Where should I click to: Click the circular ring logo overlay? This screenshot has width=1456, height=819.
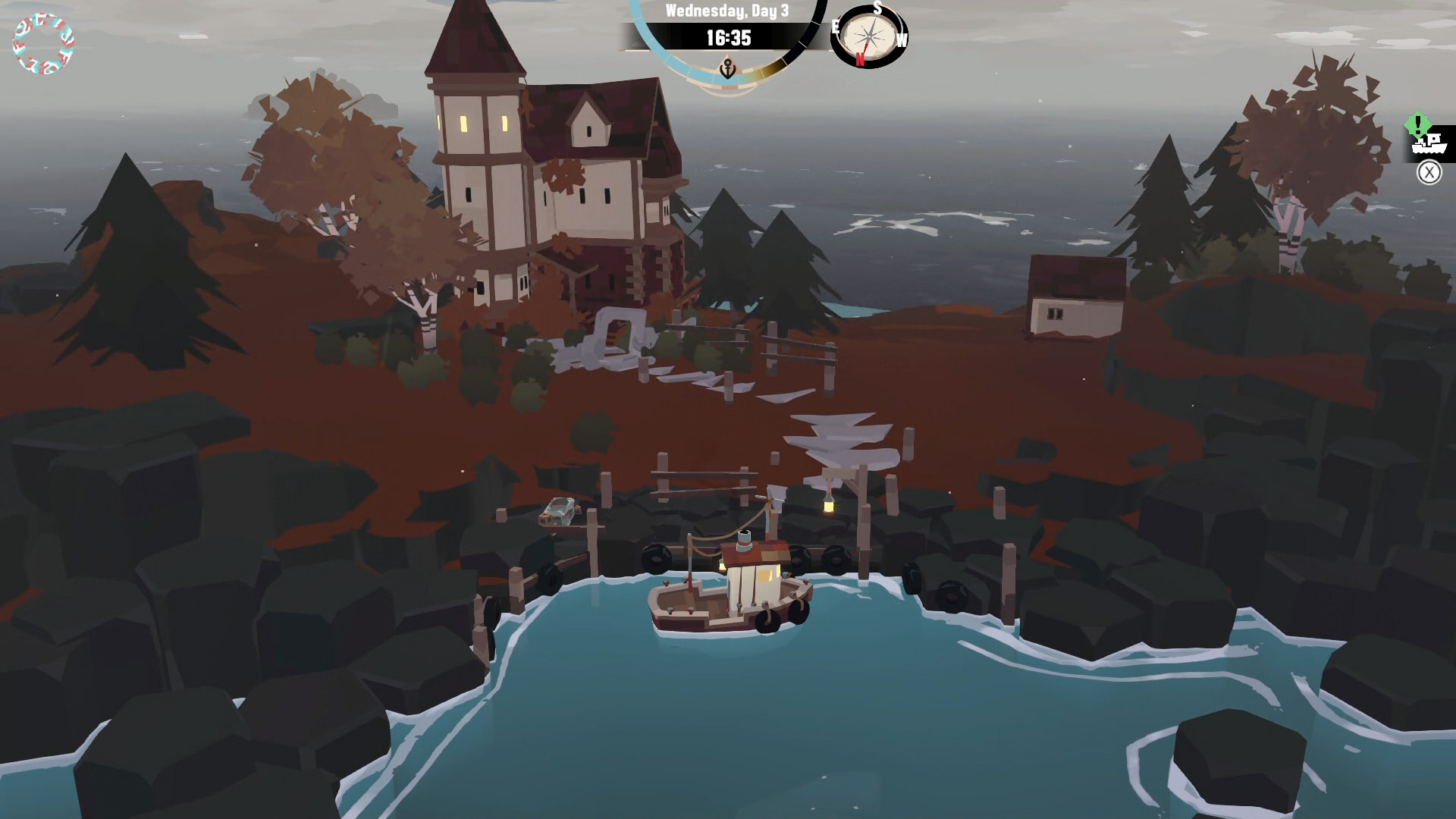click(x=43, y=44)
